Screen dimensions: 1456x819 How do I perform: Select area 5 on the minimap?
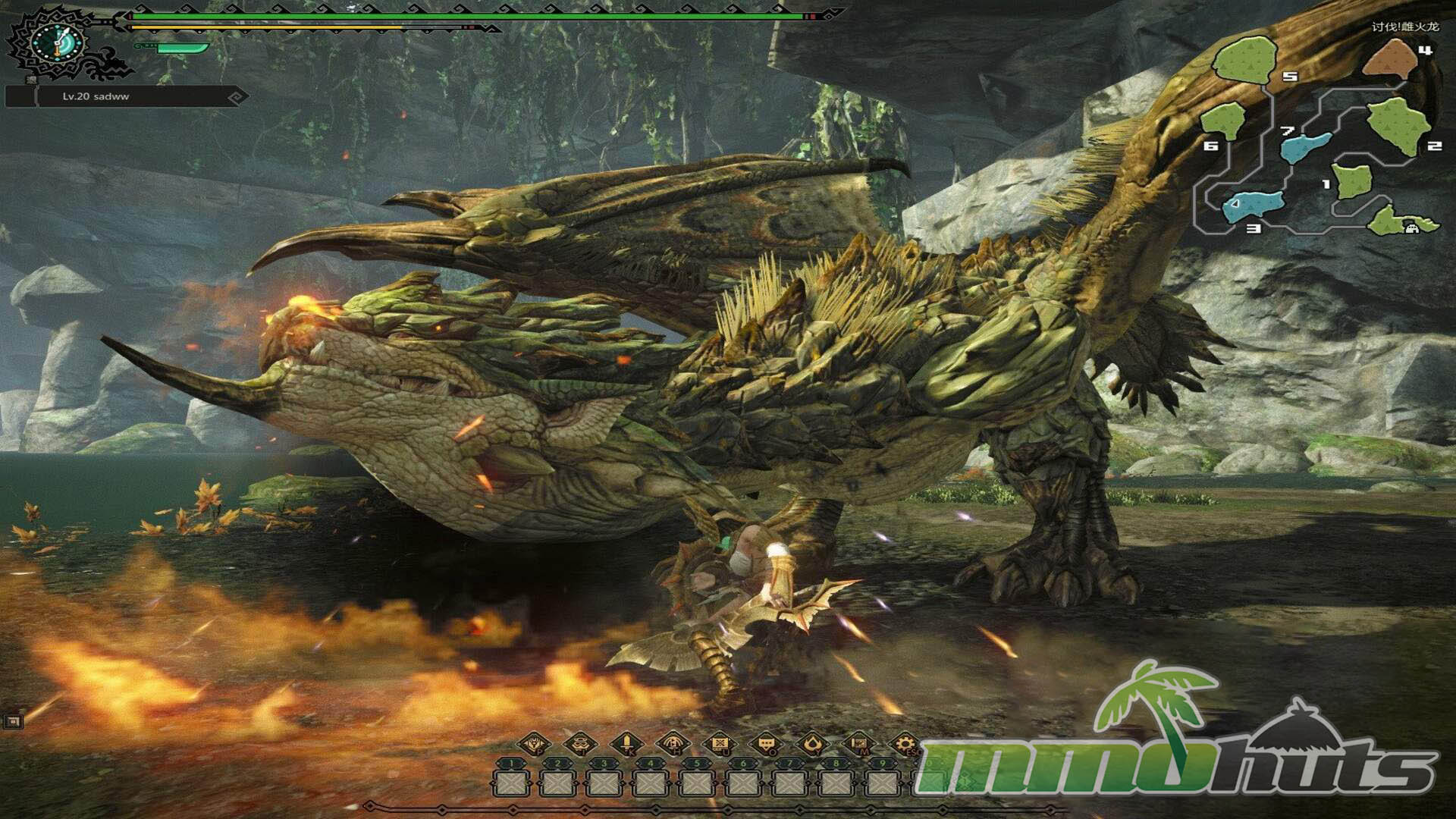point(1244,60)
